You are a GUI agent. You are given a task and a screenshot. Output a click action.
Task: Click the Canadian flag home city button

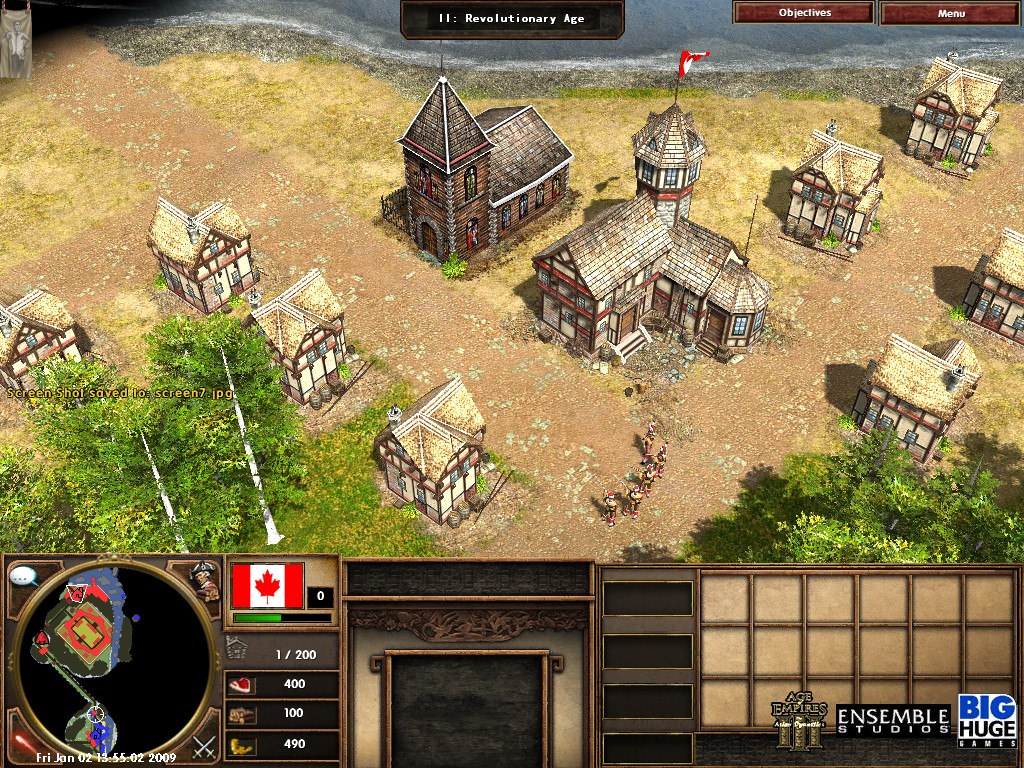267,586
